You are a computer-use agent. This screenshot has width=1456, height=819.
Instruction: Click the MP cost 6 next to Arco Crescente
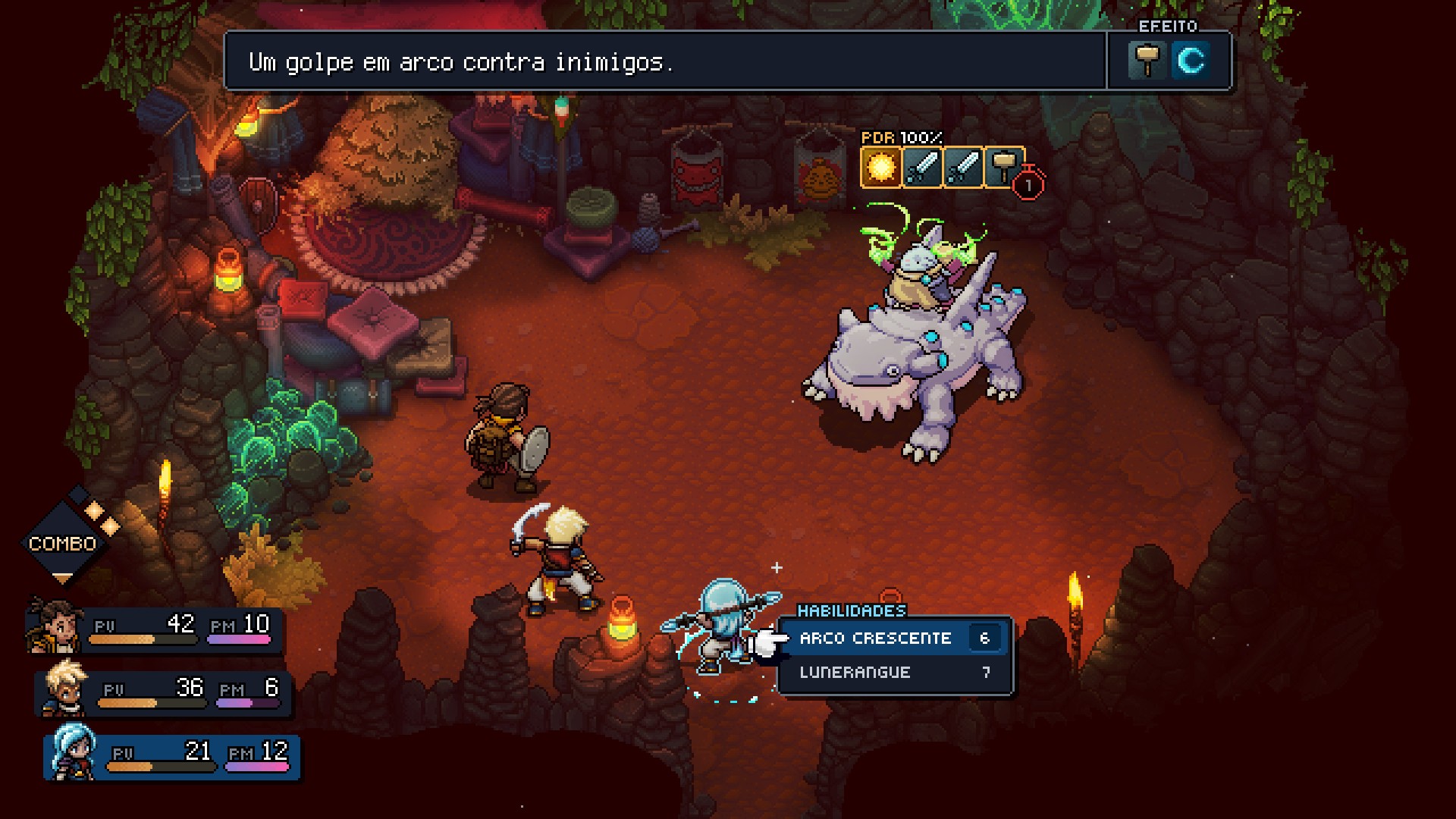pos(984,638)
